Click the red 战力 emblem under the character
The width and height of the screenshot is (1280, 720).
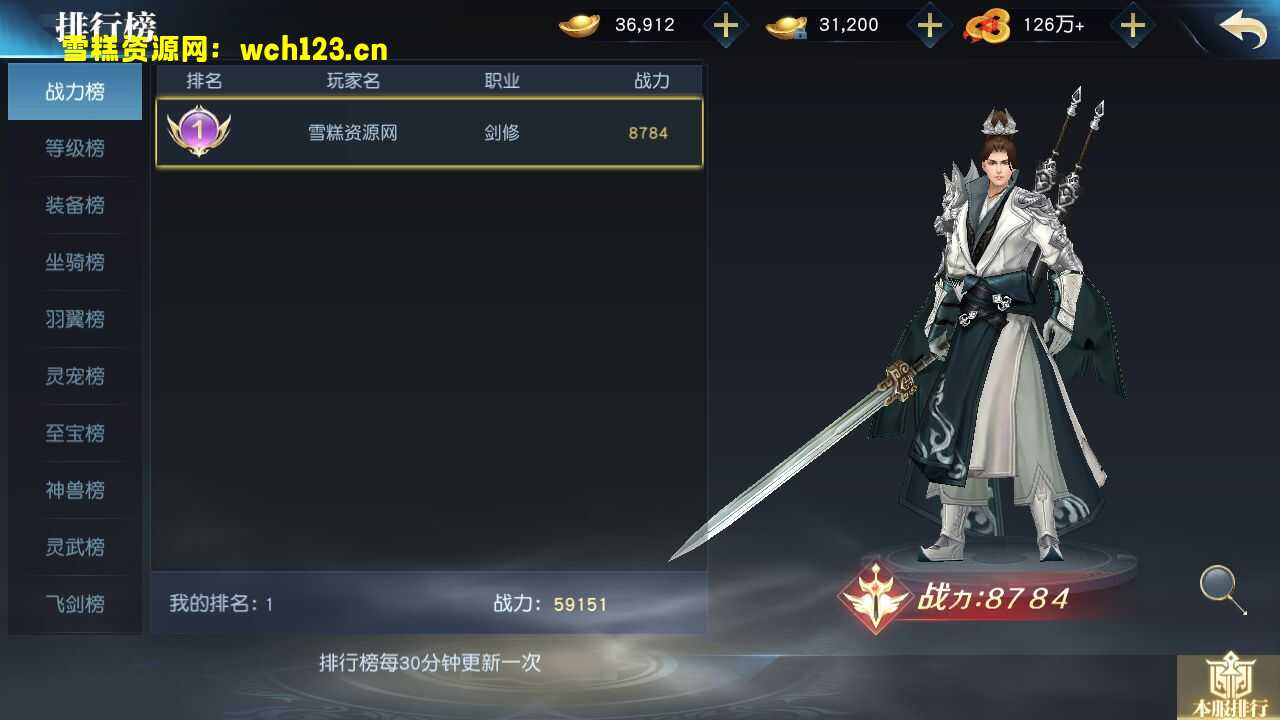tap(875, 598)
